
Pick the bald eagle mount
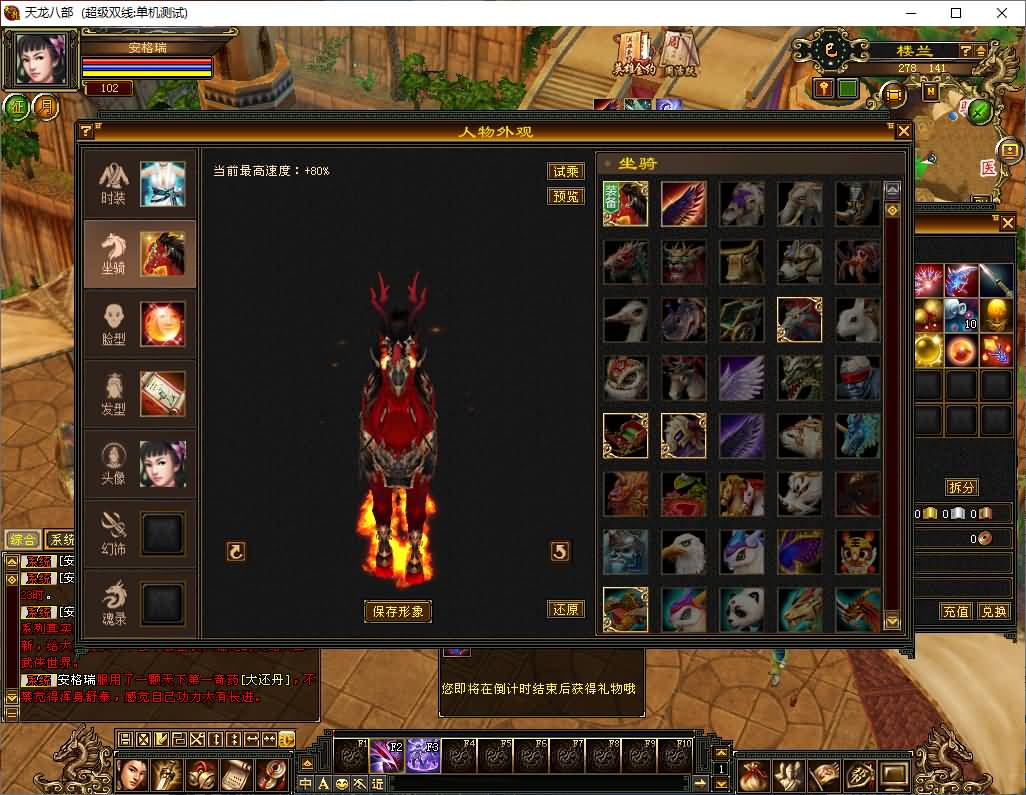coord(684,552)
